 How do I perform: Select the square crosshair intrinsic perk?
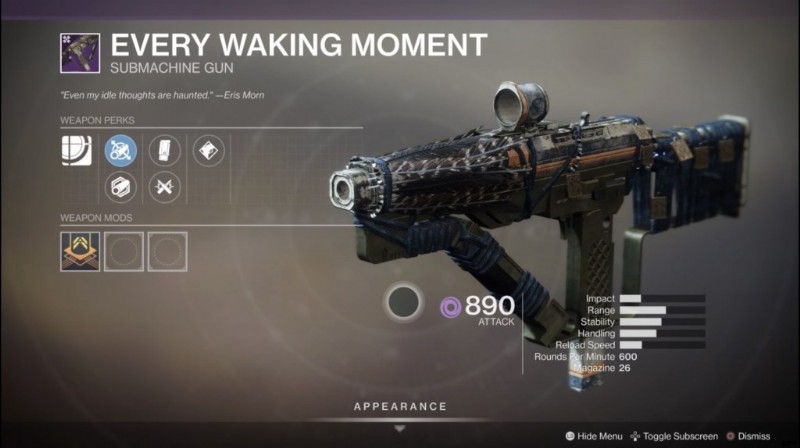coord(76,151)
